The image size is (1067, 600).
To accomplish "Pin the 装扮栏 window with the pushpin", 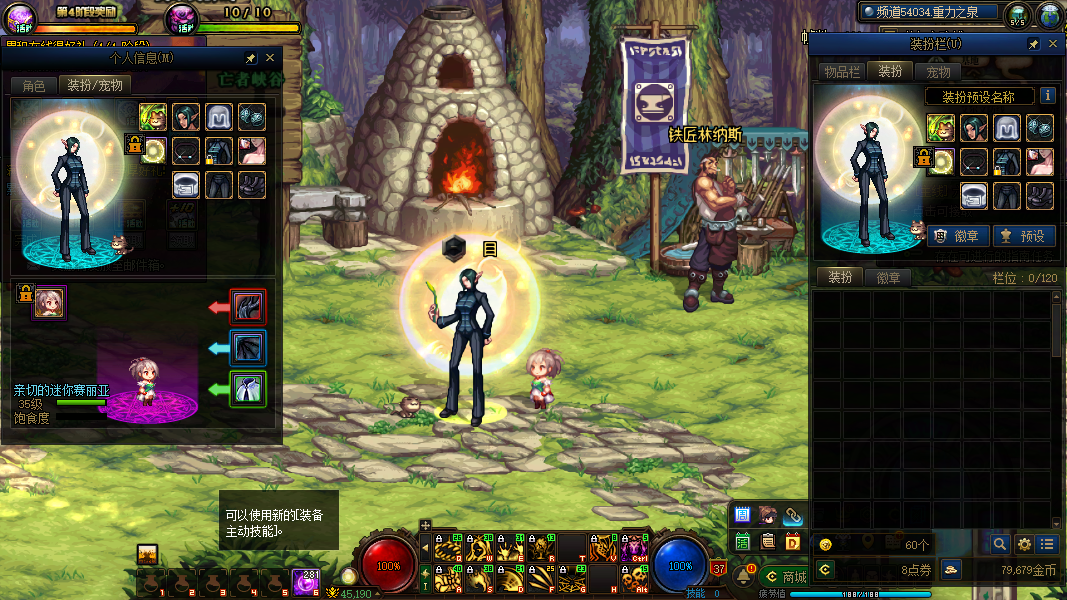I will coord(1033,45).
